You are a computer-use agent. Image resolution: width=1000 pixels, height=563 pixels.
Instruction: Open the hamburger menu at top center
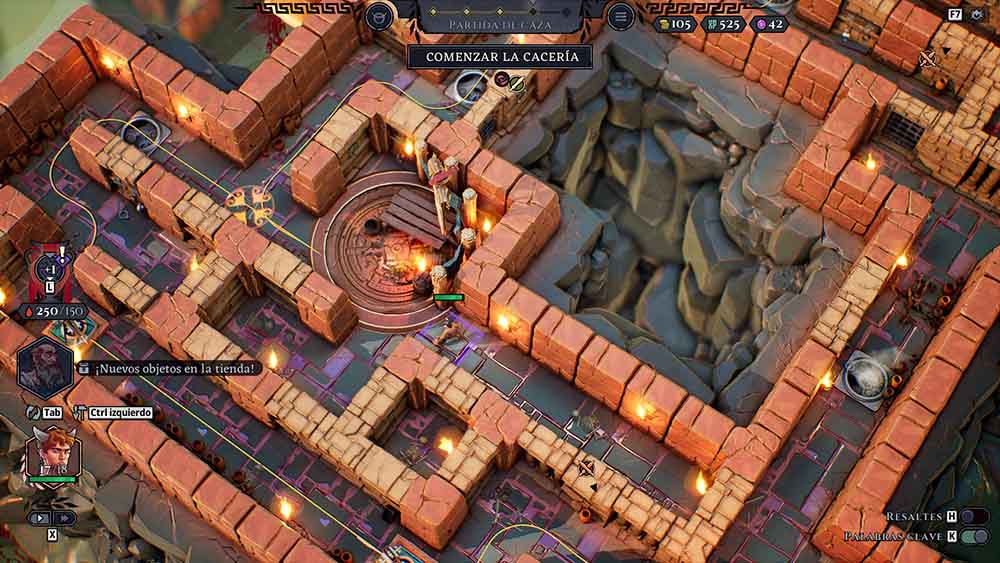click(621, 16)
